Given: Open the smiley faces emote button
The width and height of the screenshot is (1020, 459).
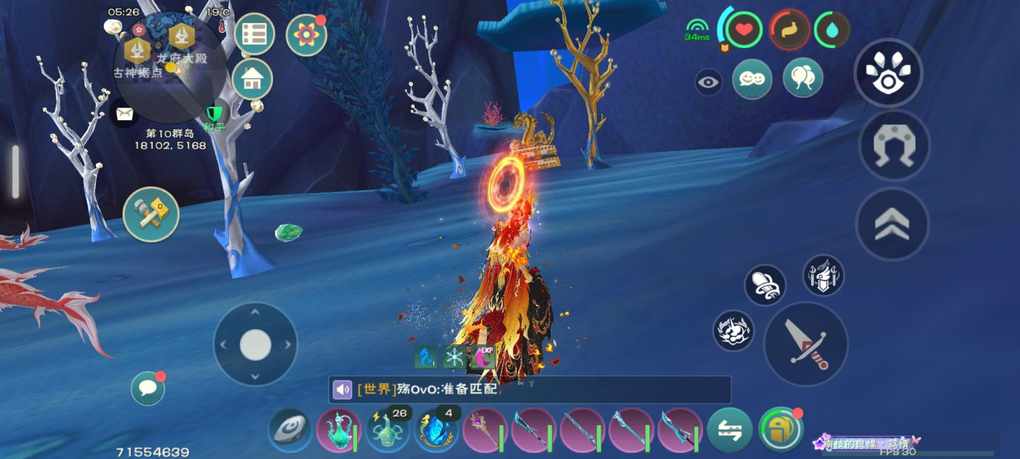Looking at the screenshot, I should (752, 79).
